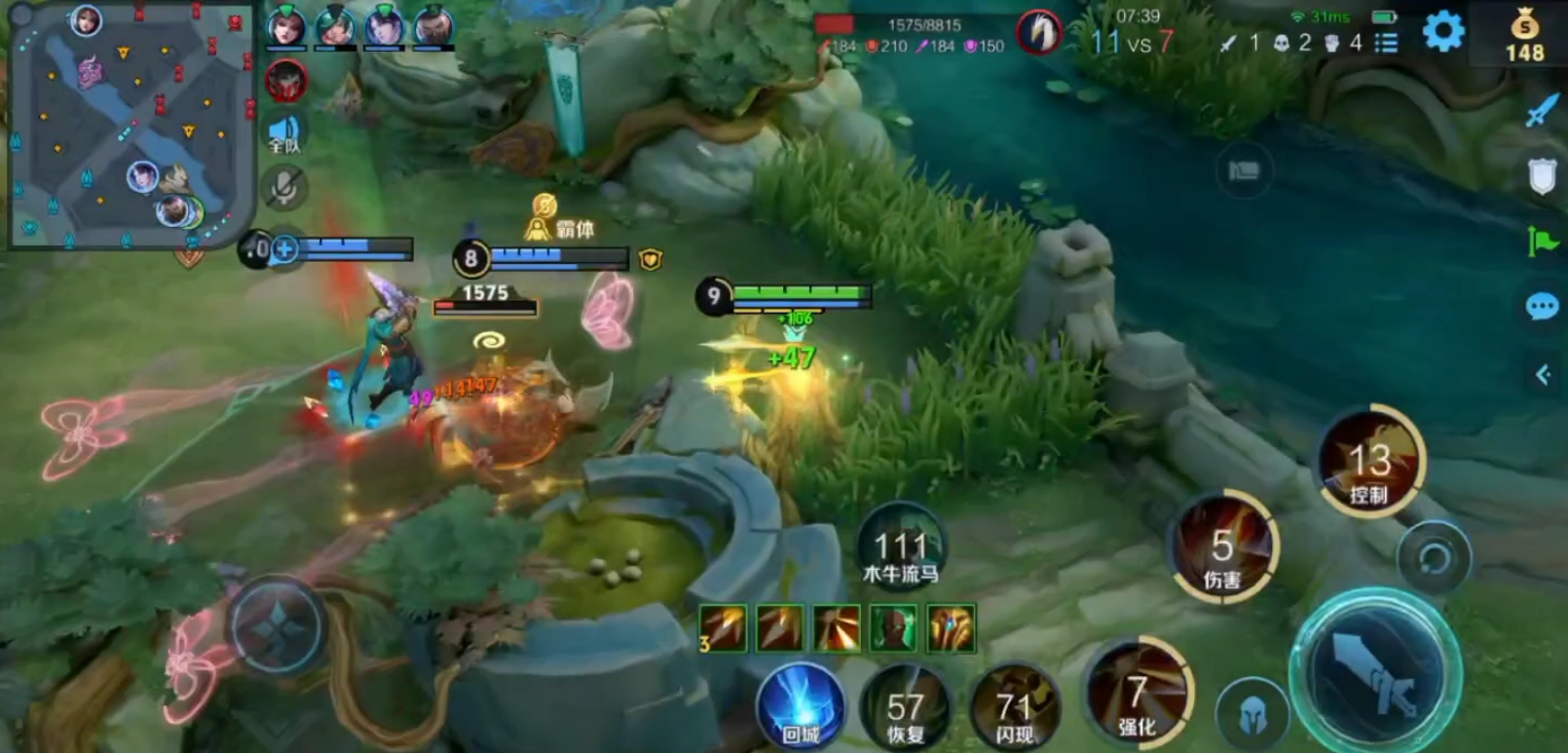
Task: Toggle the microphone button
Action: [284, 187]
